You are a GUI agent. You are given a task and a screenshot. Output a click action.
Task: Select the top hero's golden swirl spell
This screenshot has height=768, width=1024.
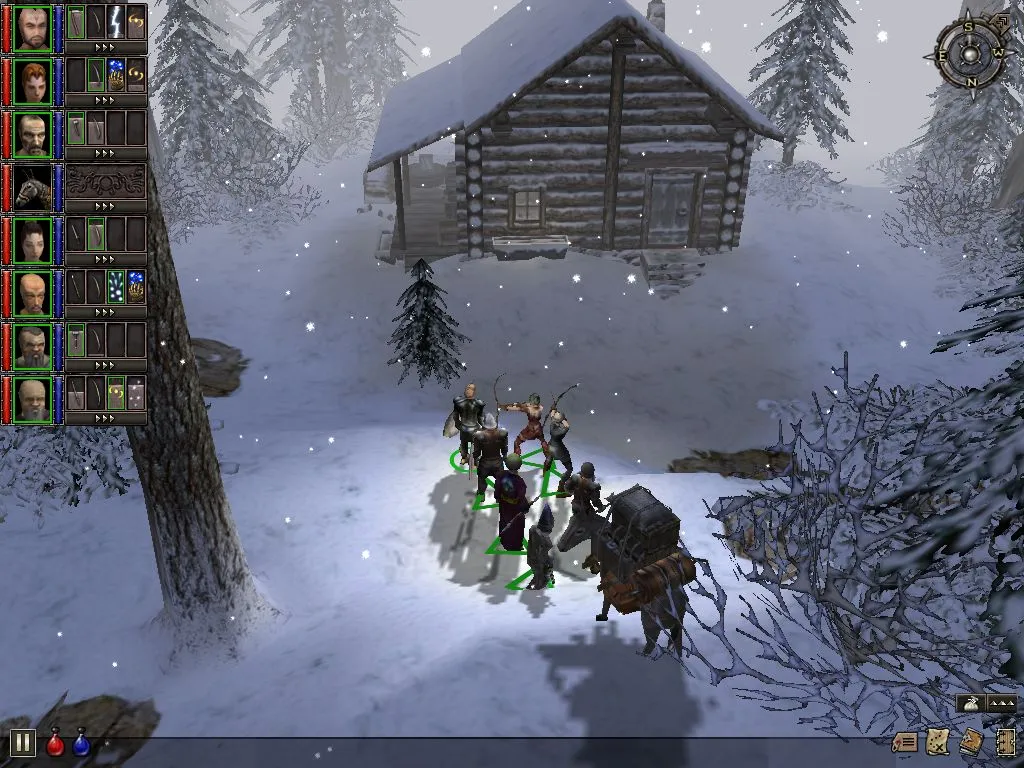[x=136, y=22]
